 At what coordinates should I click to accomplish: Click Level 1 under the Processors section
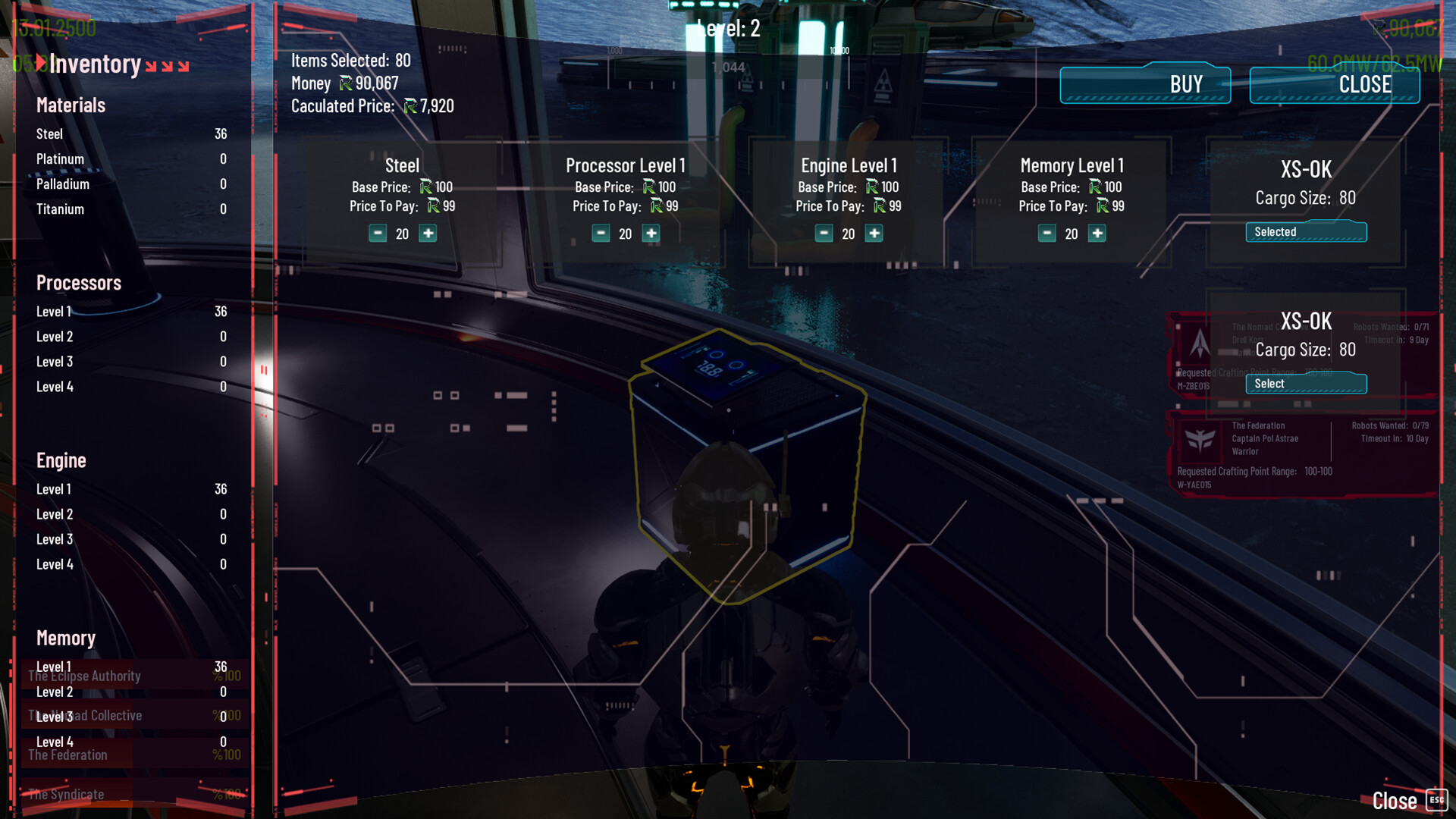point(53,311)
